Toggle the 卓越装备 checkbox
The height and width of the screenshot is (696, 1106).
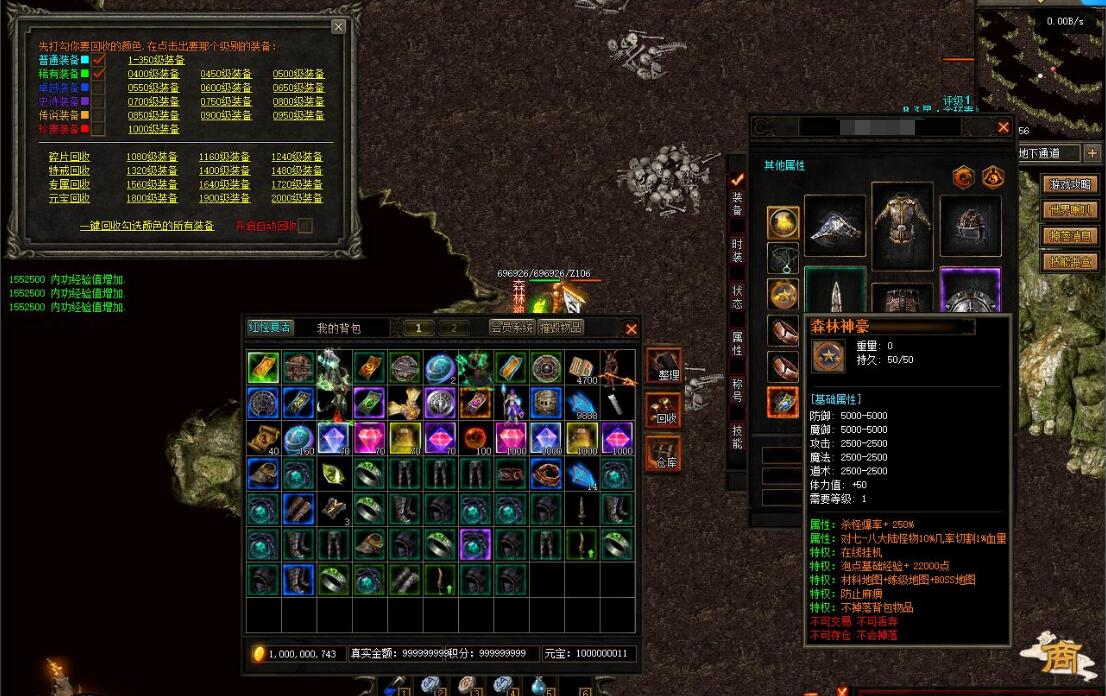(x=99, y=88)
